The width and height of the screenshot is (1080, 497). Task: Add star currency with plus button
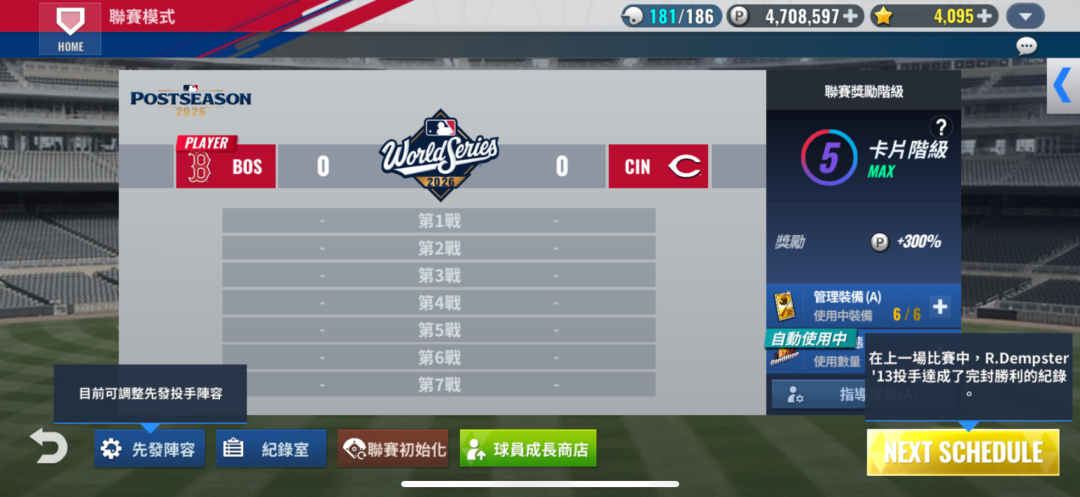tap(985, 16)
